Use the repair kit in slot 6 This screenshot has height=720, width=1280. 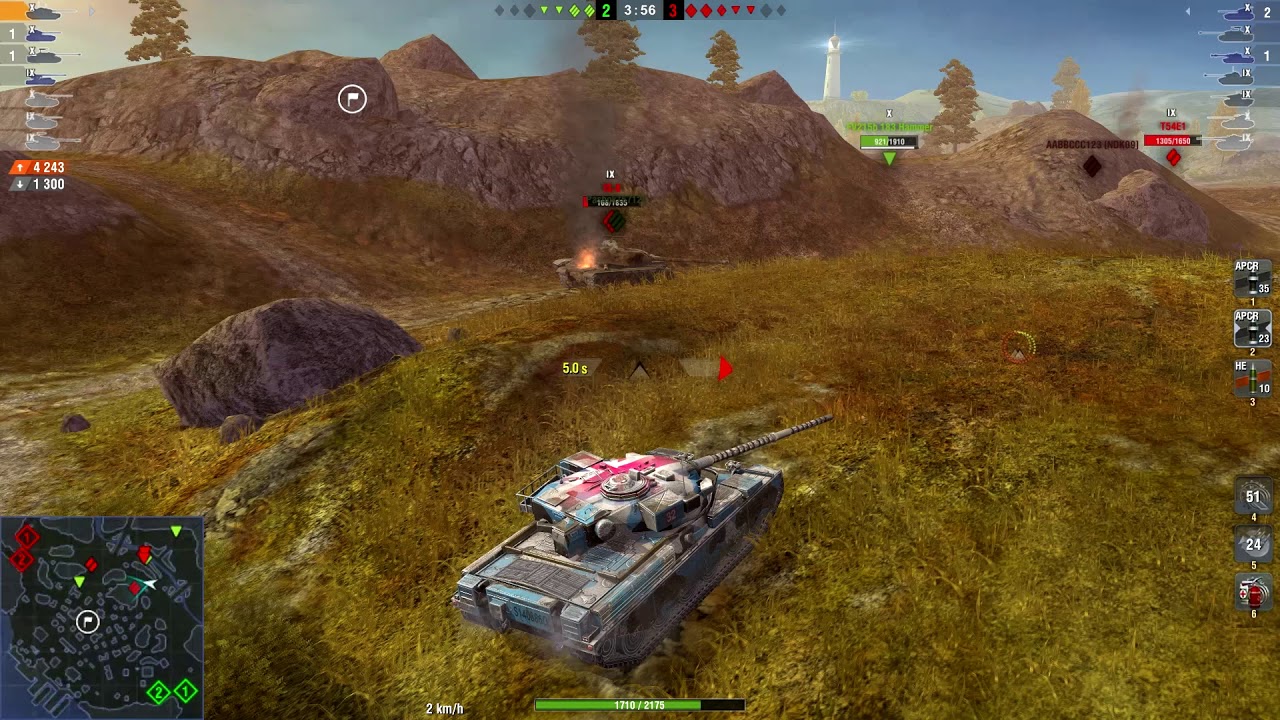1251,595
